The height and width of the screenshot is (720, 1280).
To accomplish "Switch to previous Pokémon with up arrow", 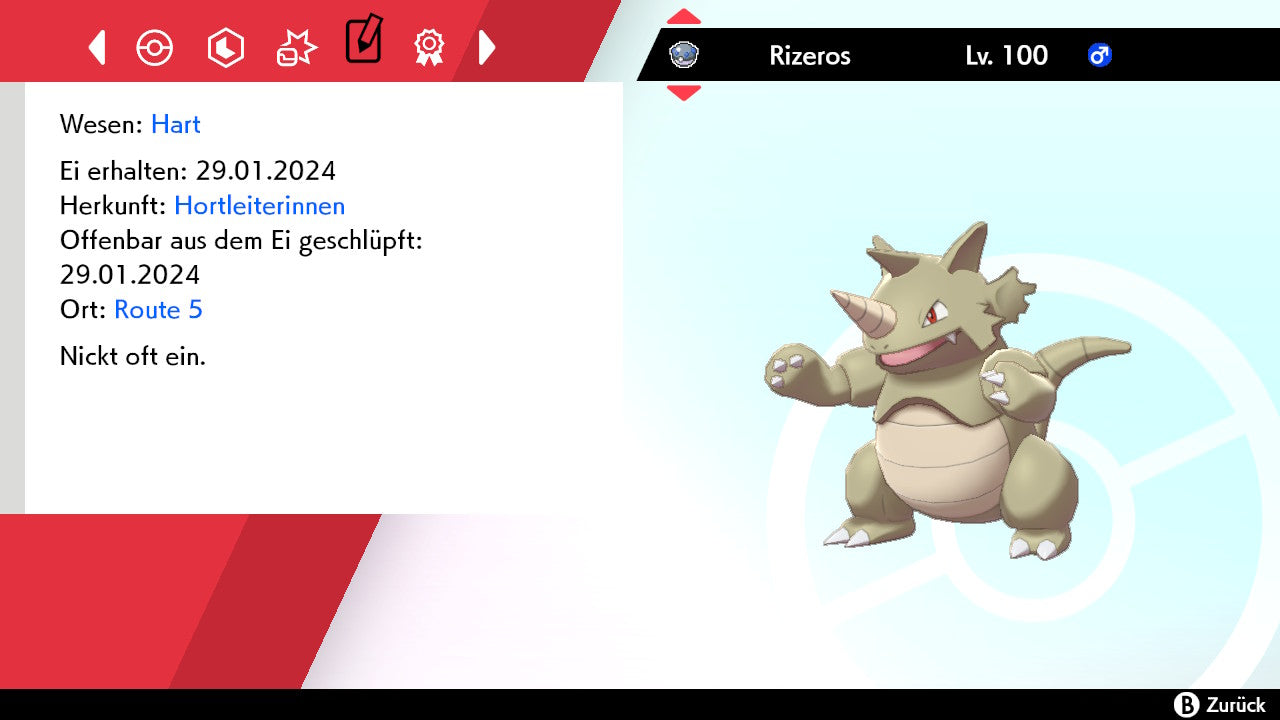I will (x=684, y=17).
